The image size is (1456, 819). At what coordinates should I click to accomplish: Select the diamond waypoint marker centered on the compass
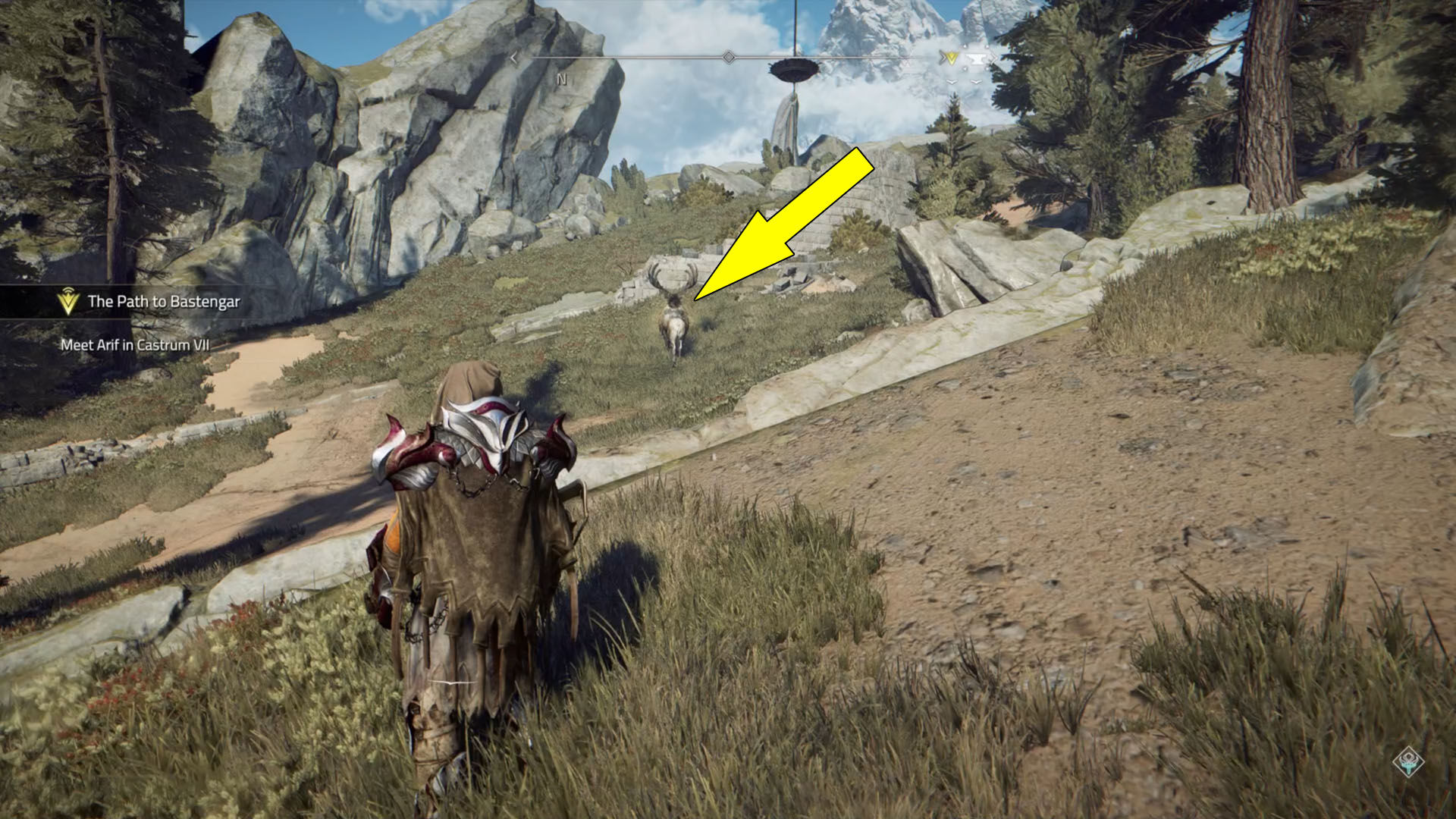[730, 56]
